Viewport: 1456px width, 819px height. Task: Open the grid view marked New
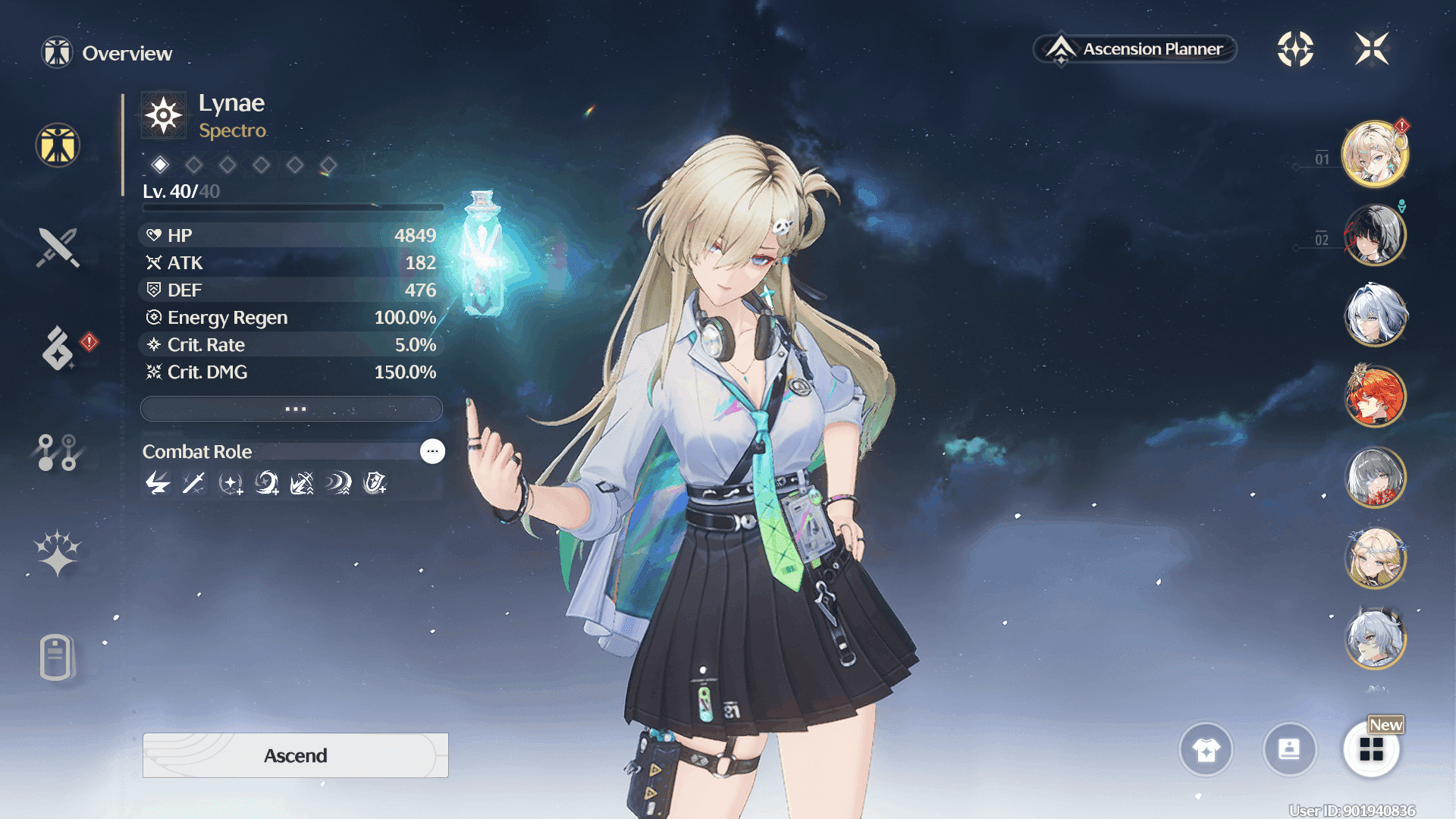coord(1371,749)
